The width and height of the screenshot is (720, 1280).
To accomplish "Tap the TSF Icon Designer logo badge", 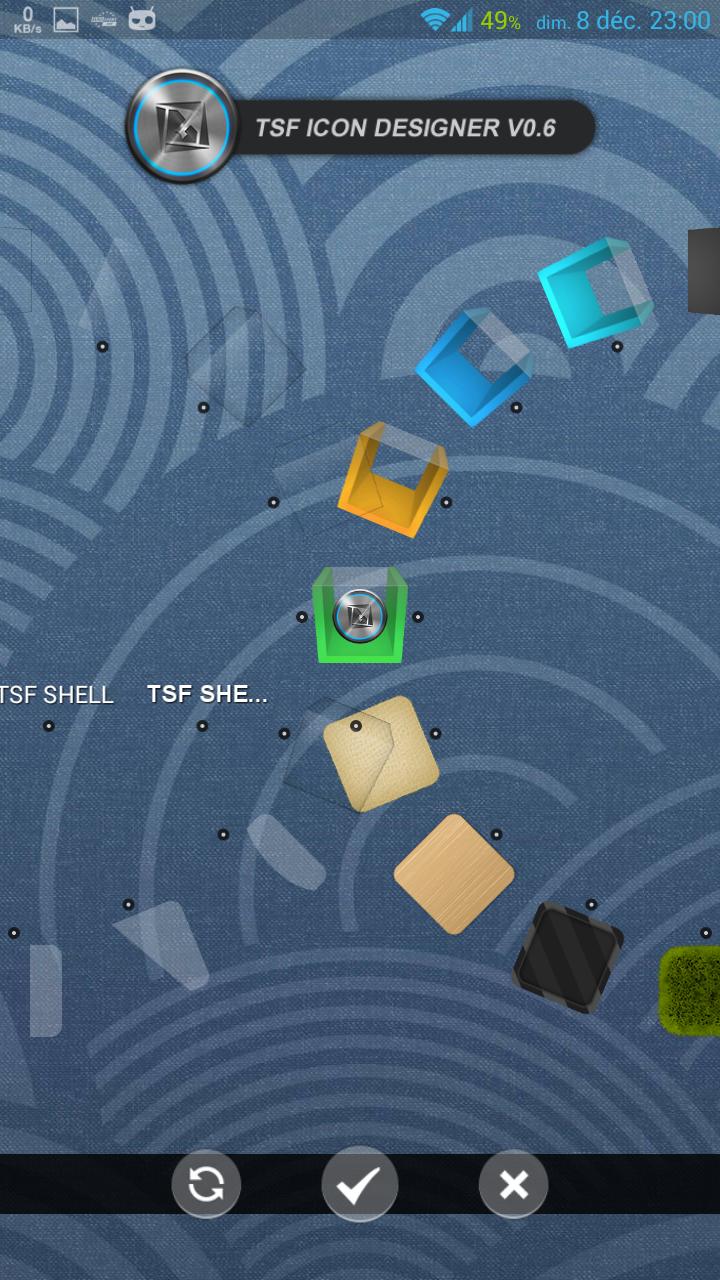I will coord(181,127).
